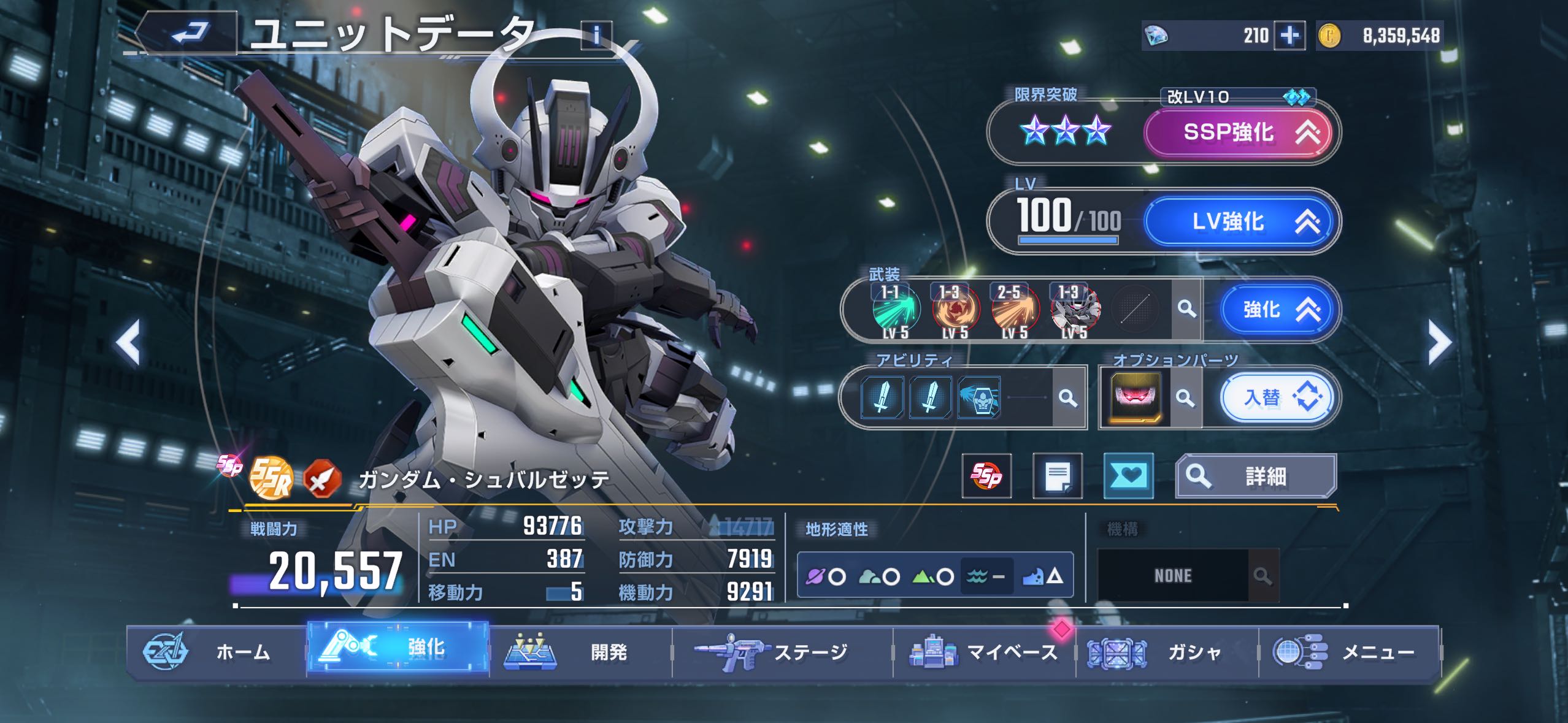Open the ステージ stage tab
Screen dimensions: 1568x723
[782, 652]
